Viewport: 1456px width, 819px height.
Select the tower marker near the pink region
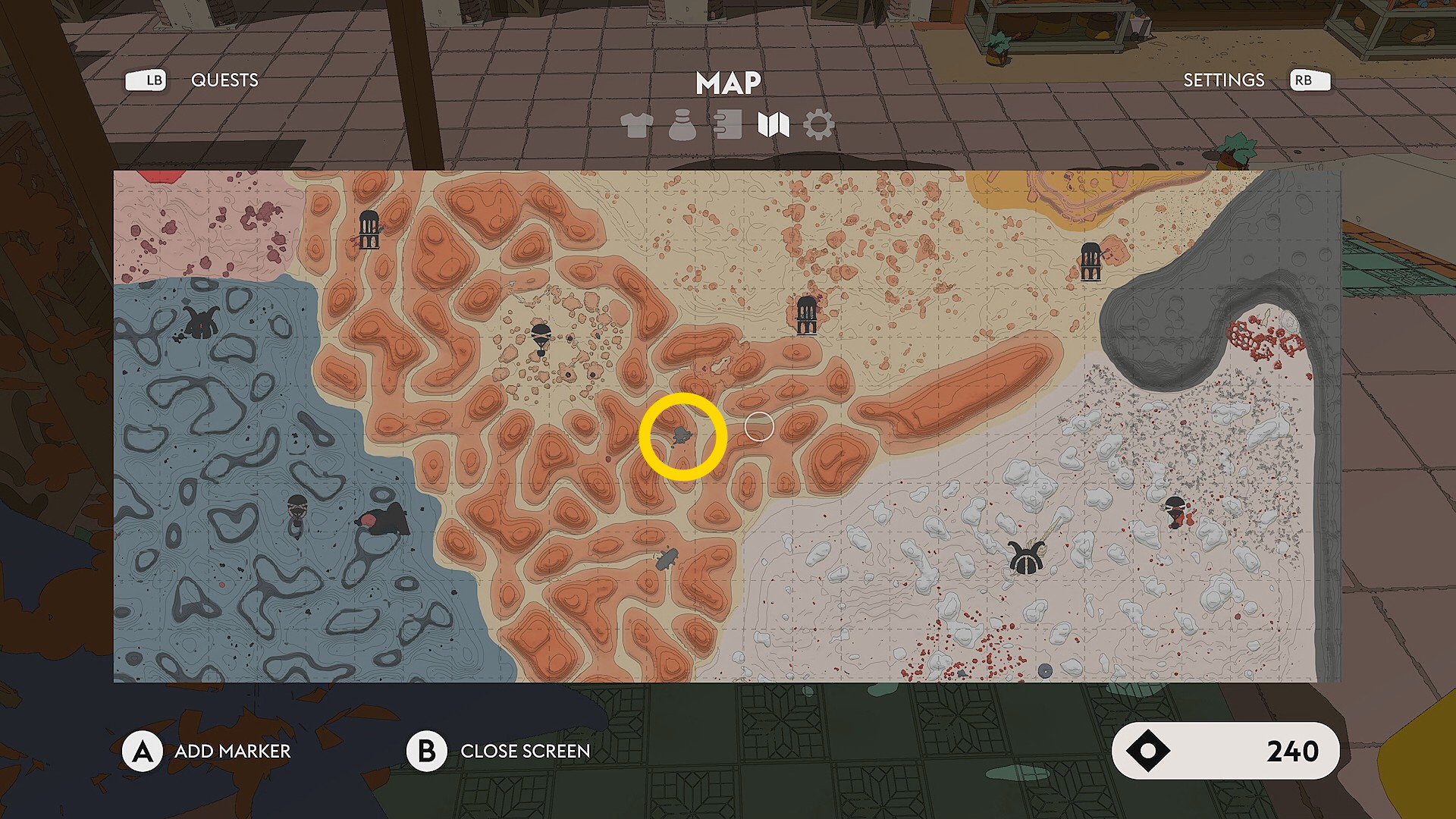(x=369, y=230)
